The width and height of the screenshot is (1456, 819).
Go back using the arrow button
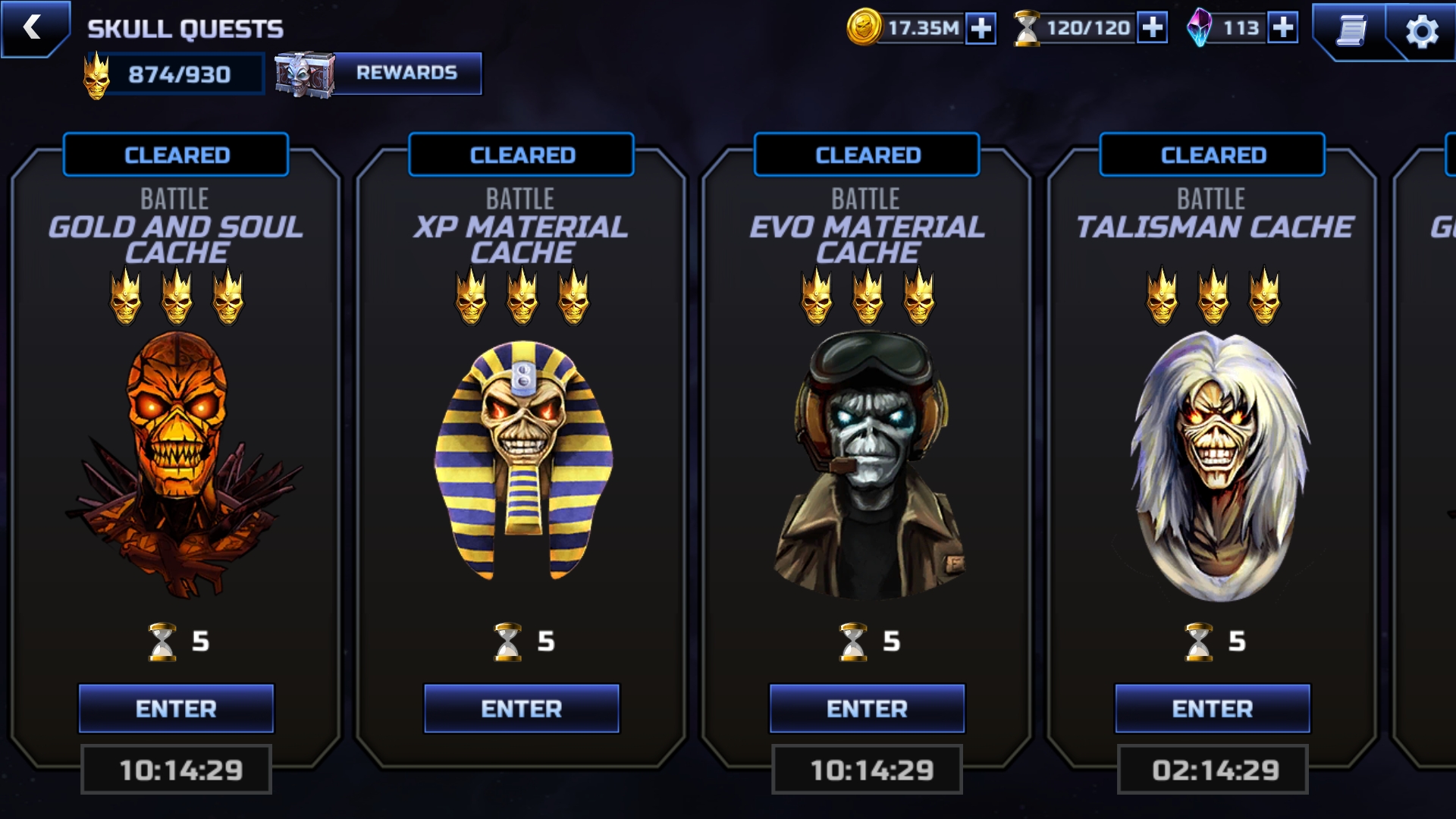pyautogui.click(x=33, y=28)
